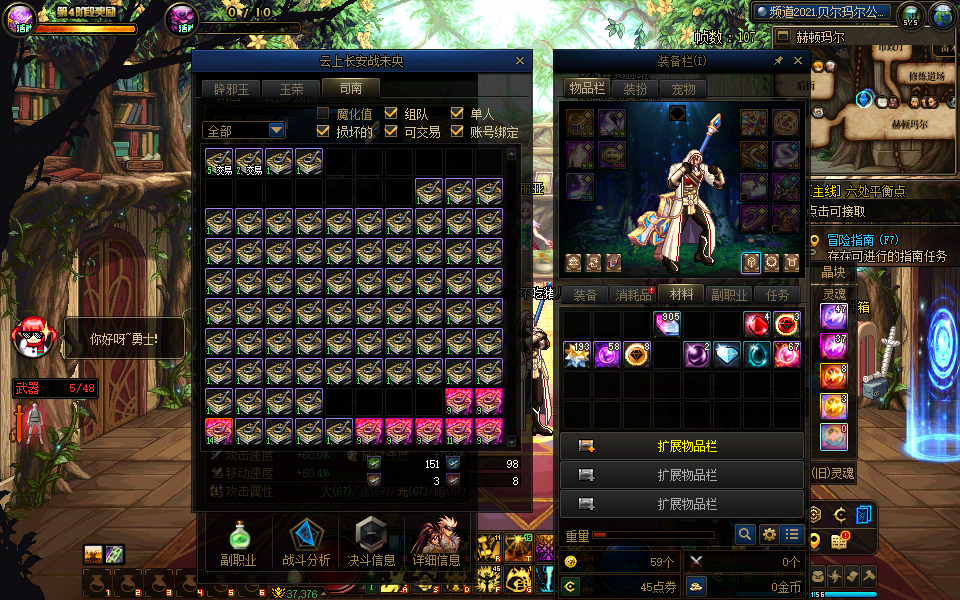Viewport: 960px width, 600px height.
Task: Open the 玉荣 tab
Action: click(291, 89)
